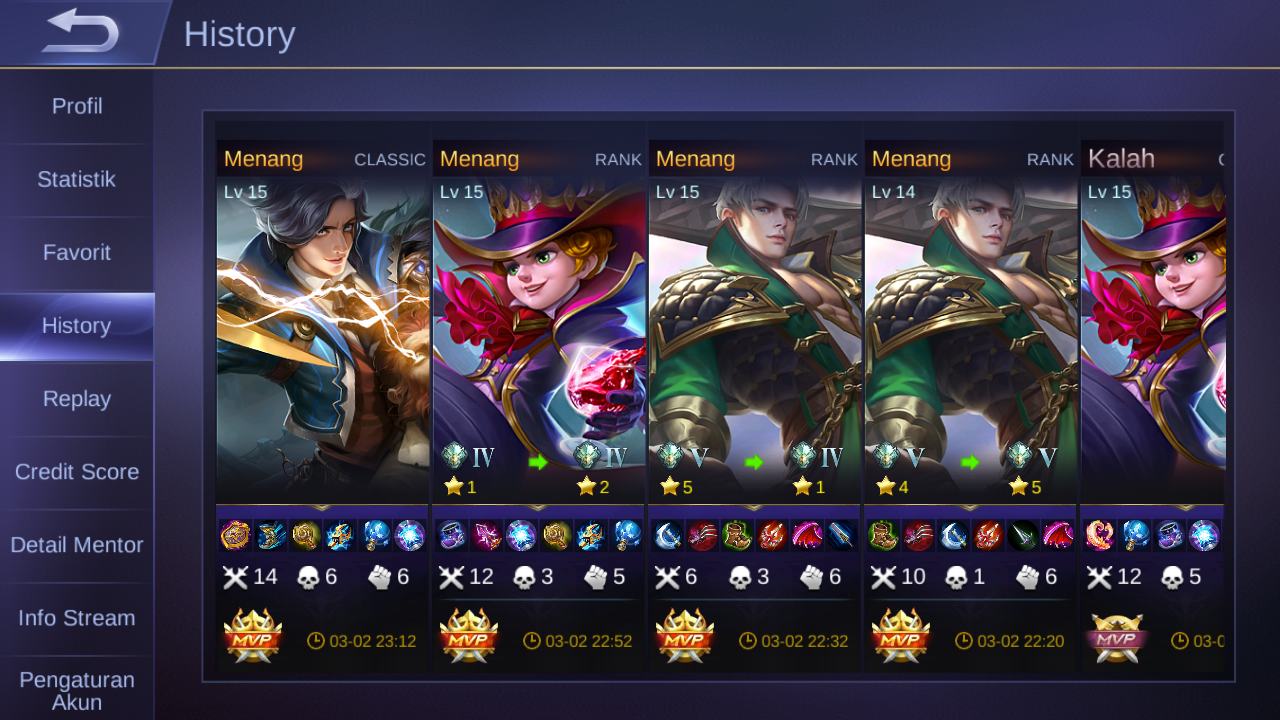The height and width of the screenshot is (720, 1280).
Task: Open the Replay tab
Action: pyautogui.click(x=76, y=398)
